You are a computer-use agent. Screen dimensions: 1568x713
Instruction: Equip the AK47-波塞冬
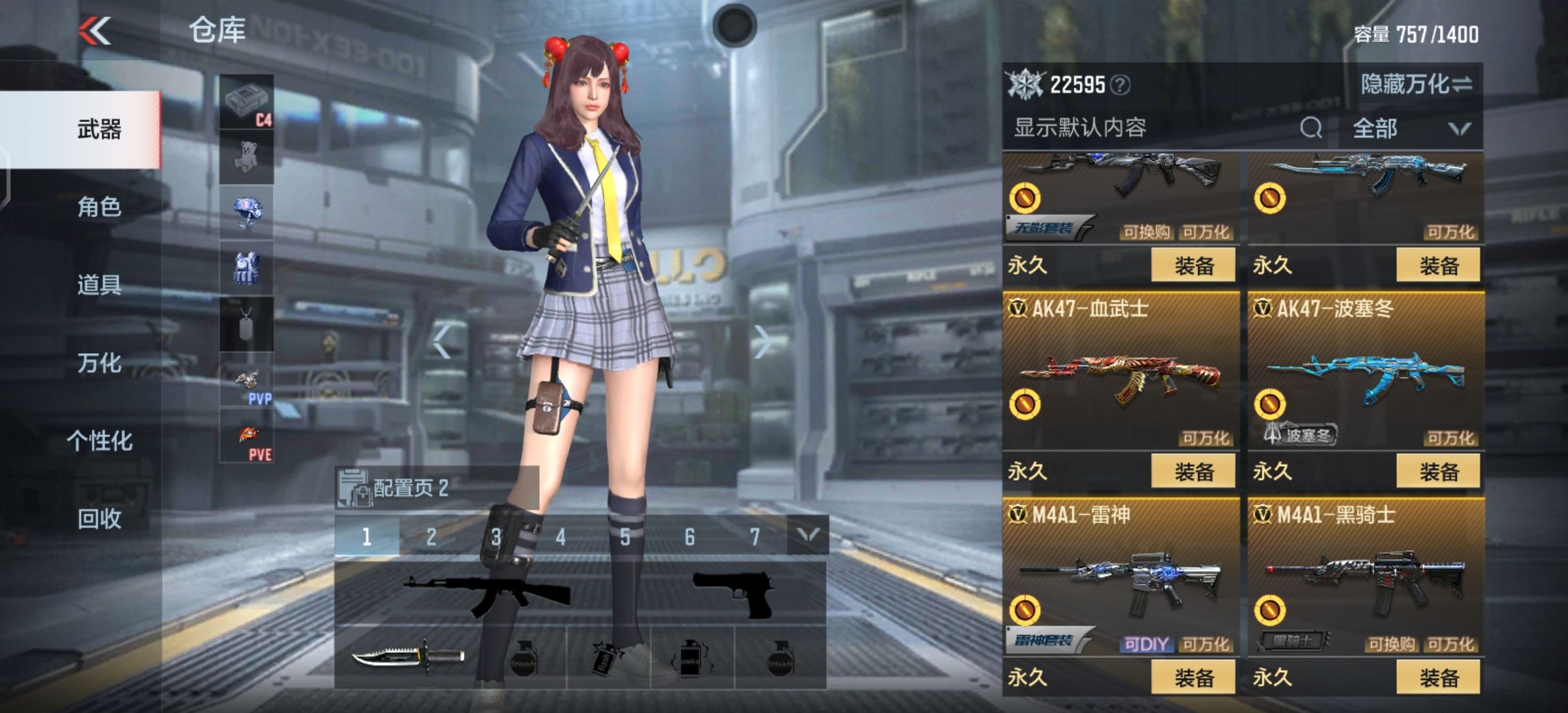coord(1439,471)
